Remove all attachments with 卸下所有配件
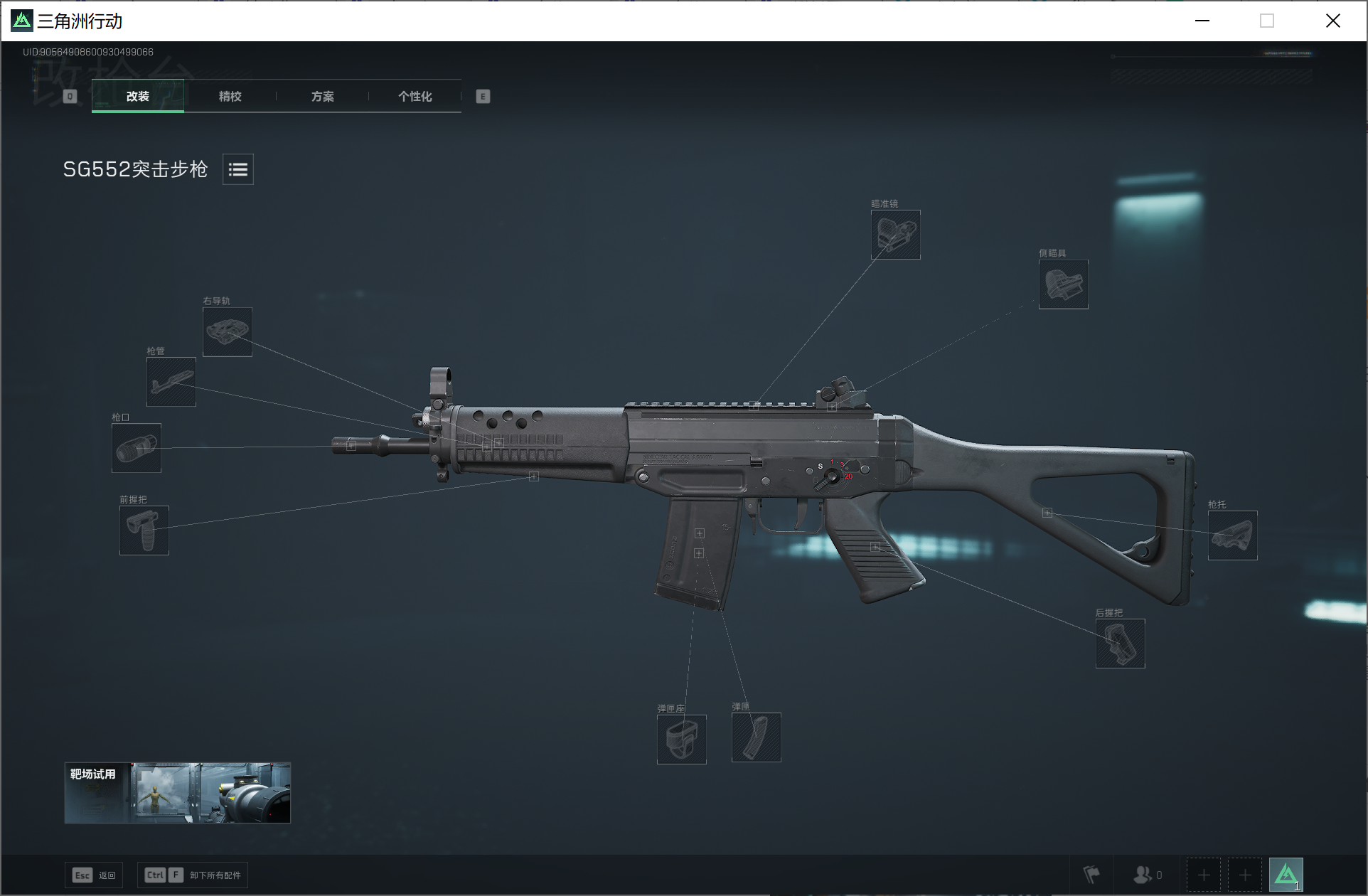The image size is (1368, 896). click(193, 875)
